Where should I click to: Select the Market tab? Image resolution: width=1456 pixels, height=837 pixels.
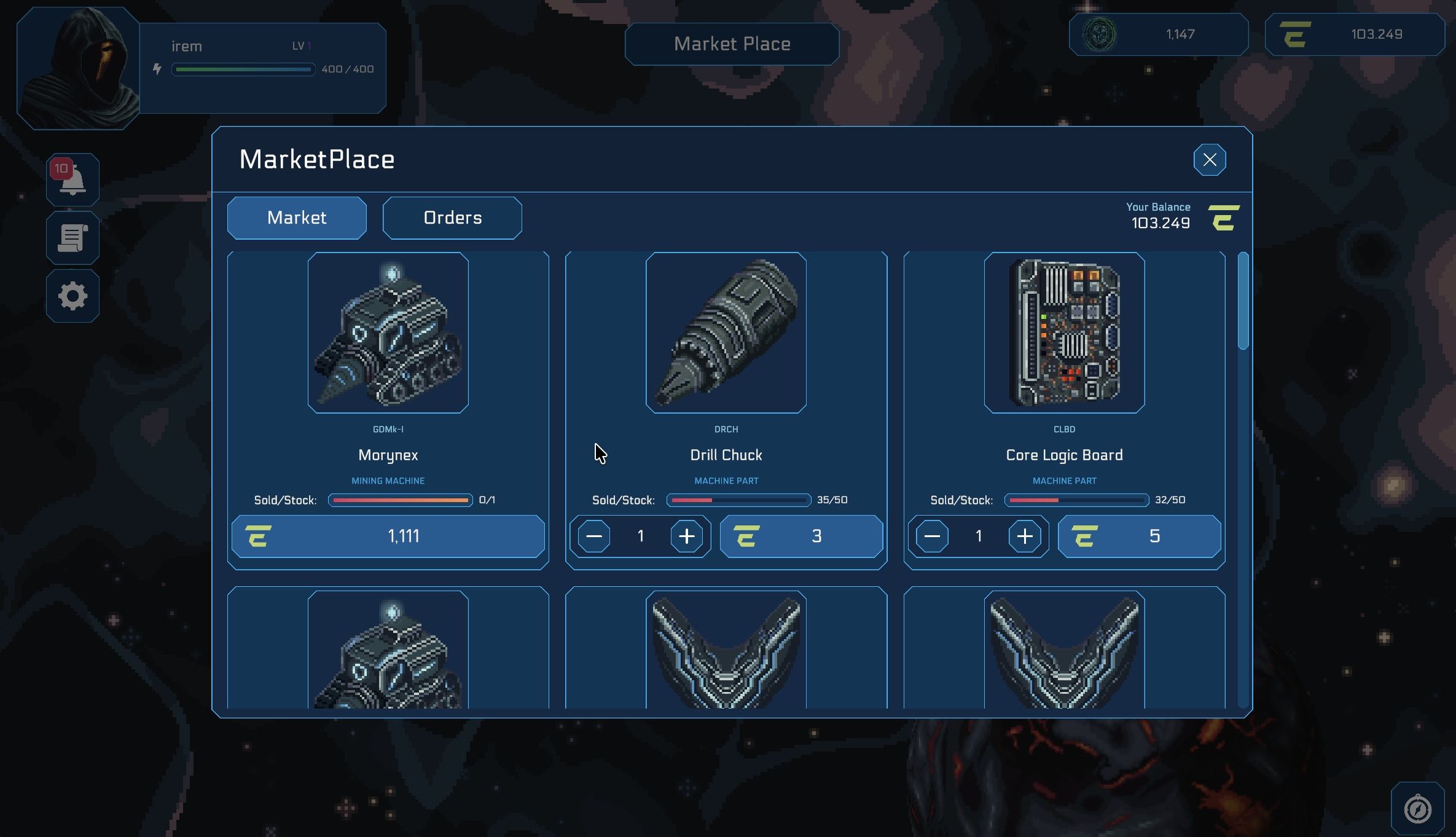coord(297,218)
